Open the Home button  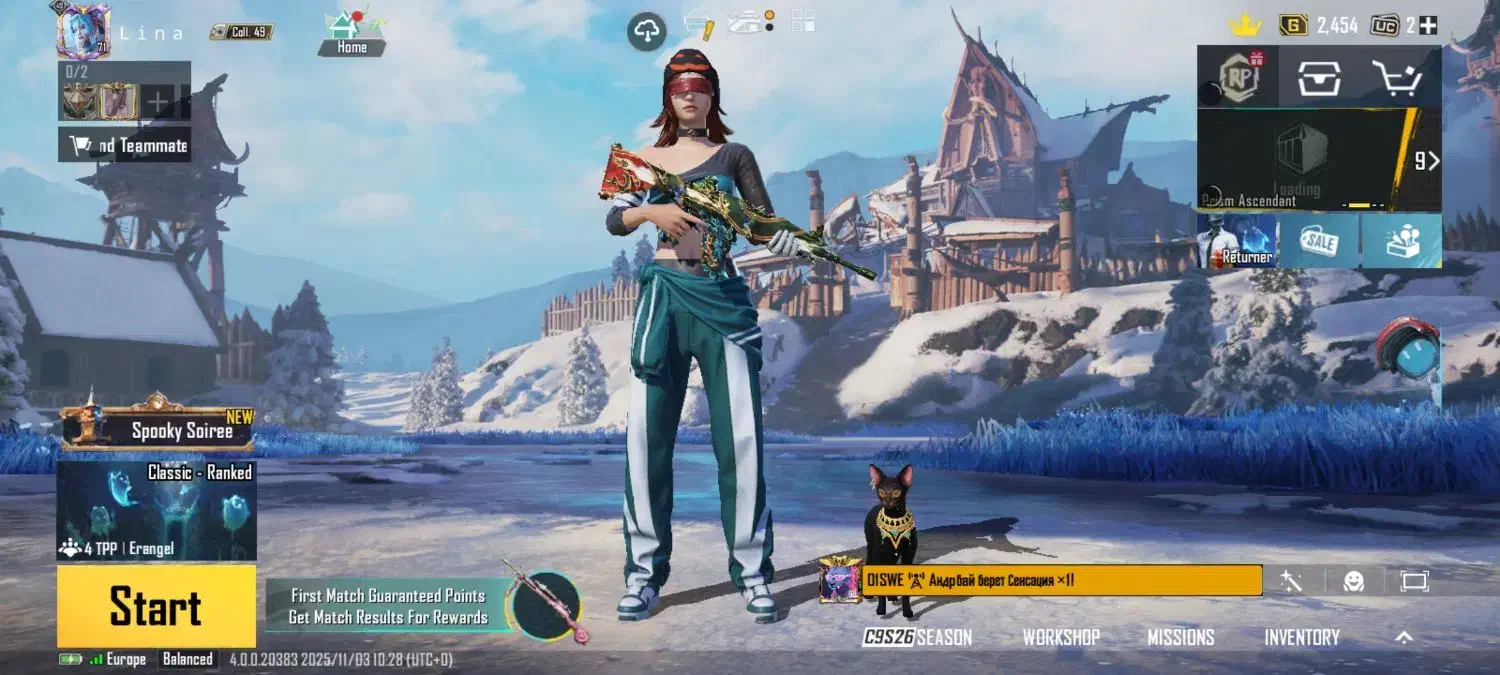pyautogui.click(x=352, y=32)
